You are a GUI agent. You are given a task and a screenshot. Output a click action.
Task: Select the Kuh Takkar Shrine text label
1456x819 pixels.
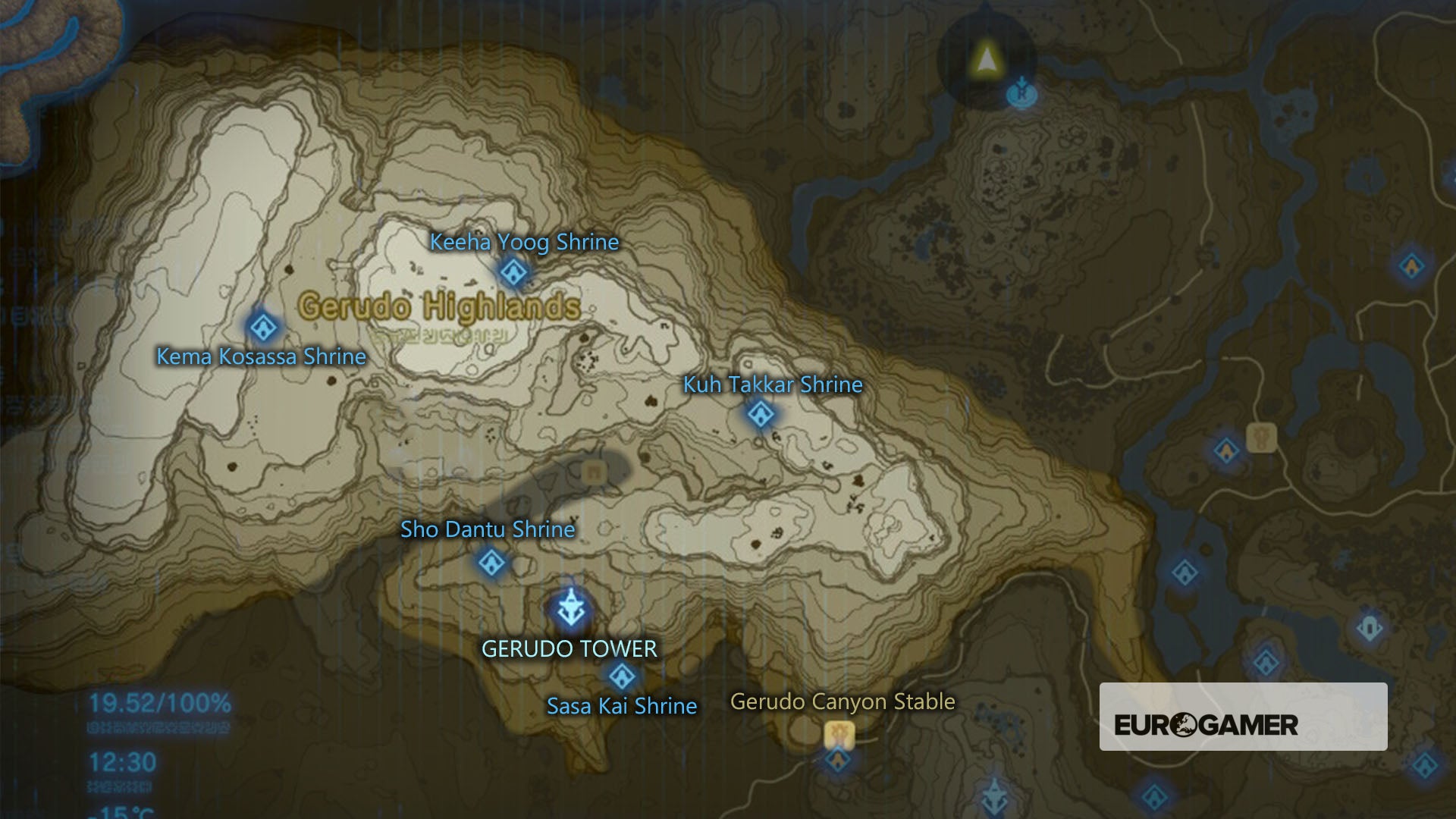pos(771,384)
